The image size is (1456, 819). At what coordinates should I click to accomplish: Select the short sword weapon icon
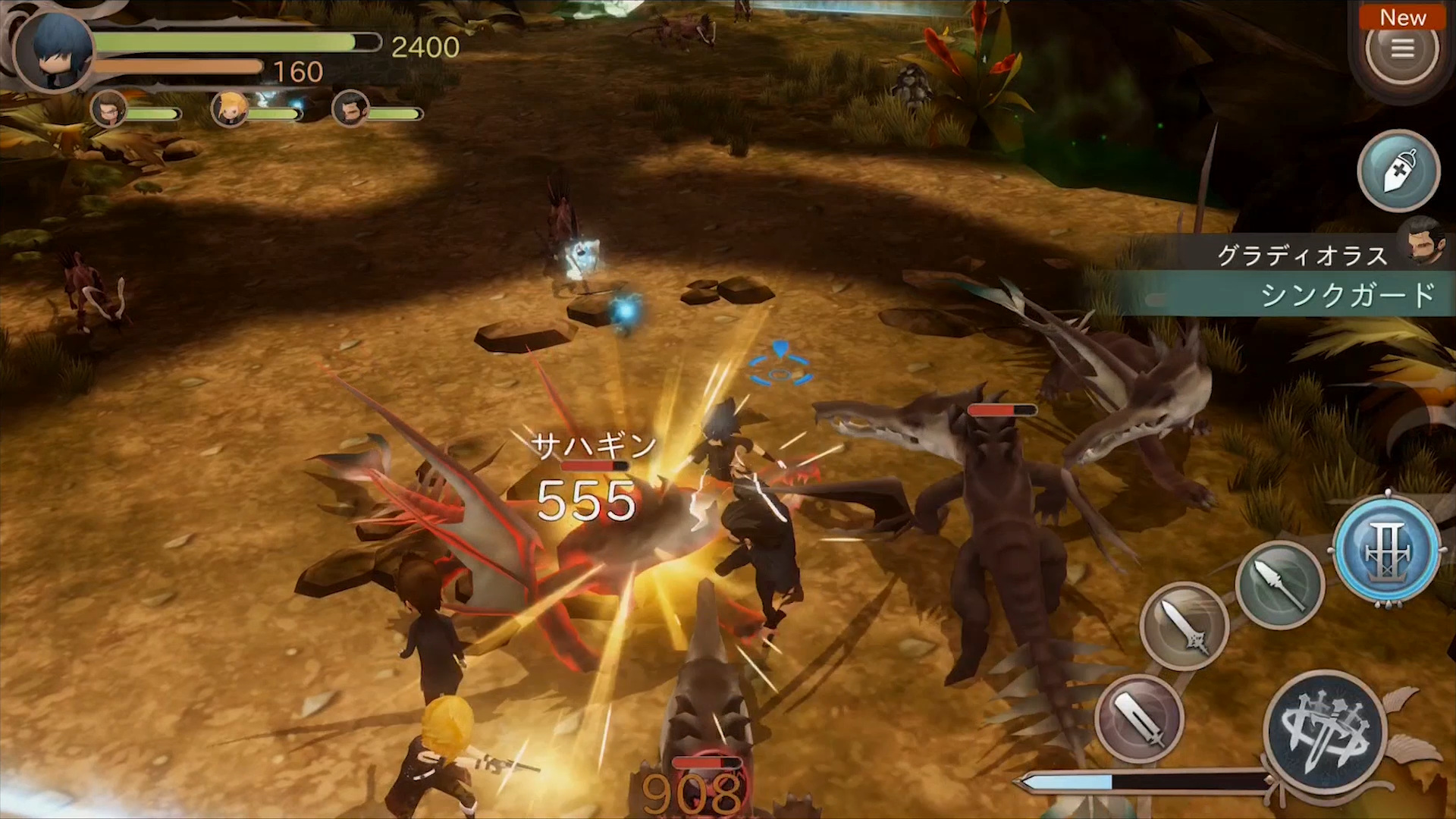(1184, 626)
